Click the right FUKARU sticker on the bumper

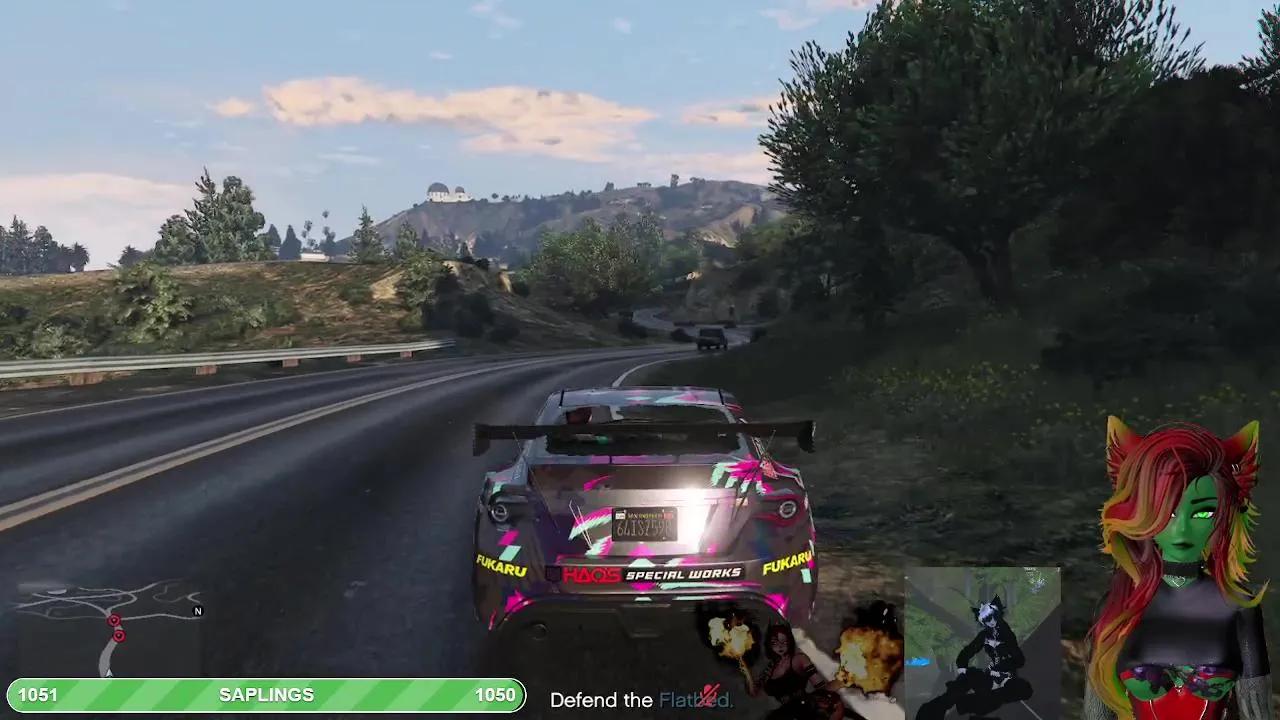[789, 561]
